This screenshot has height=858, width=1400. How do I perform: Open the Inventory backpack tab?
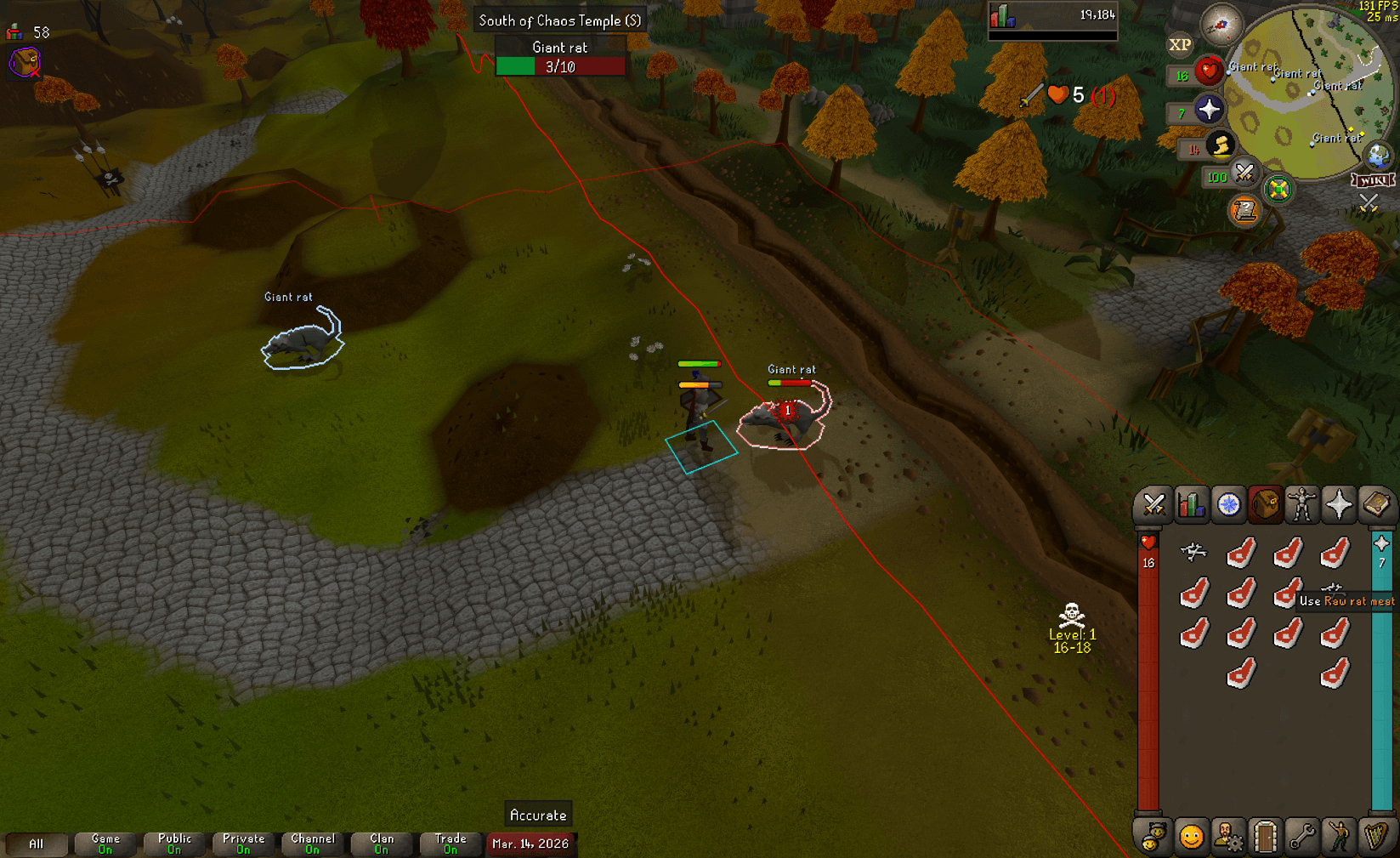(1265, 503)
